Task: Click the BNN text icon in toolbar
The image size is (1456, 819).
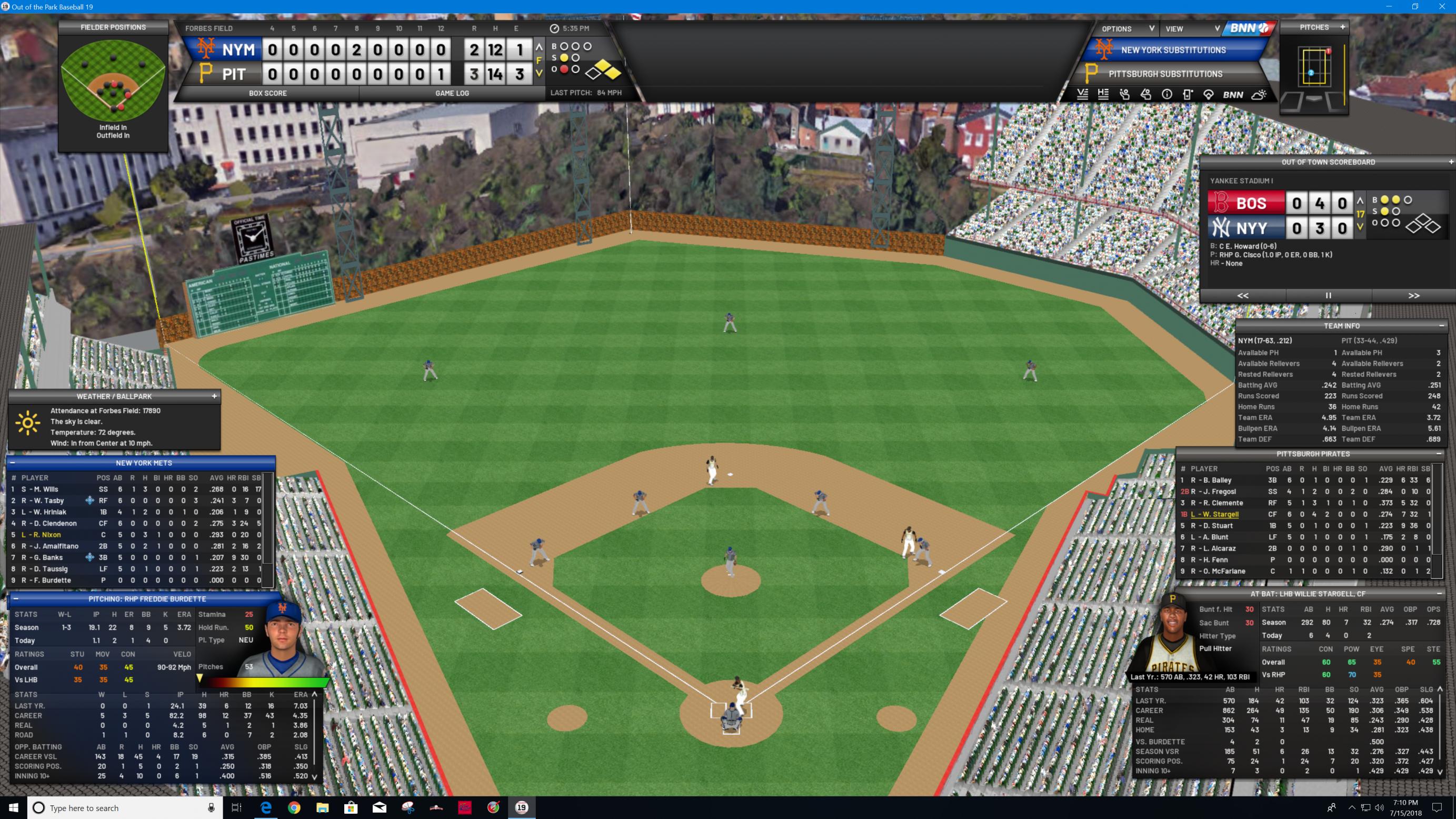Action: [x=1233, y=95]
